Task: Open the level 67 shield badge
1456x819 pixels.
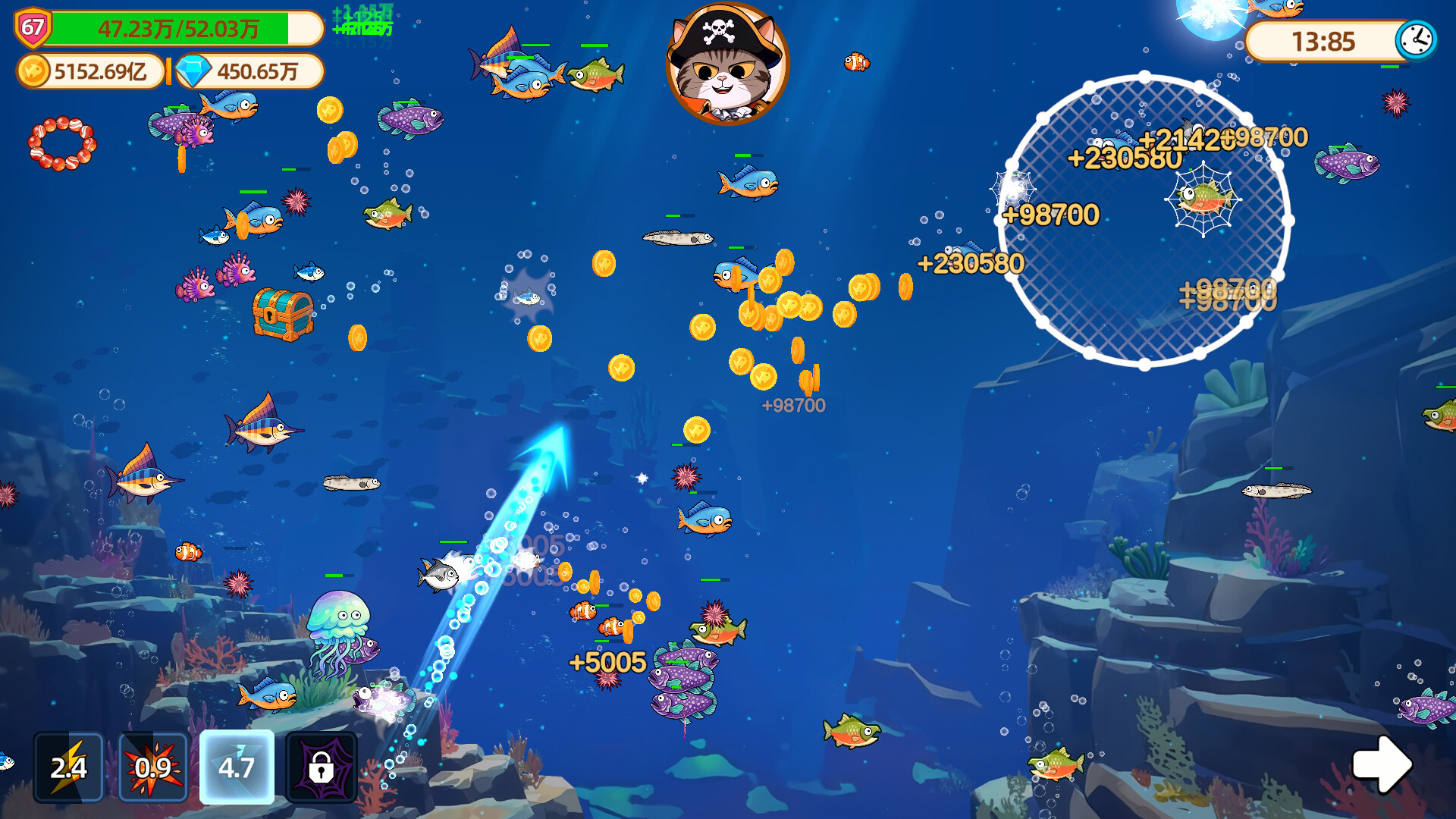Action: coord(33,28)
